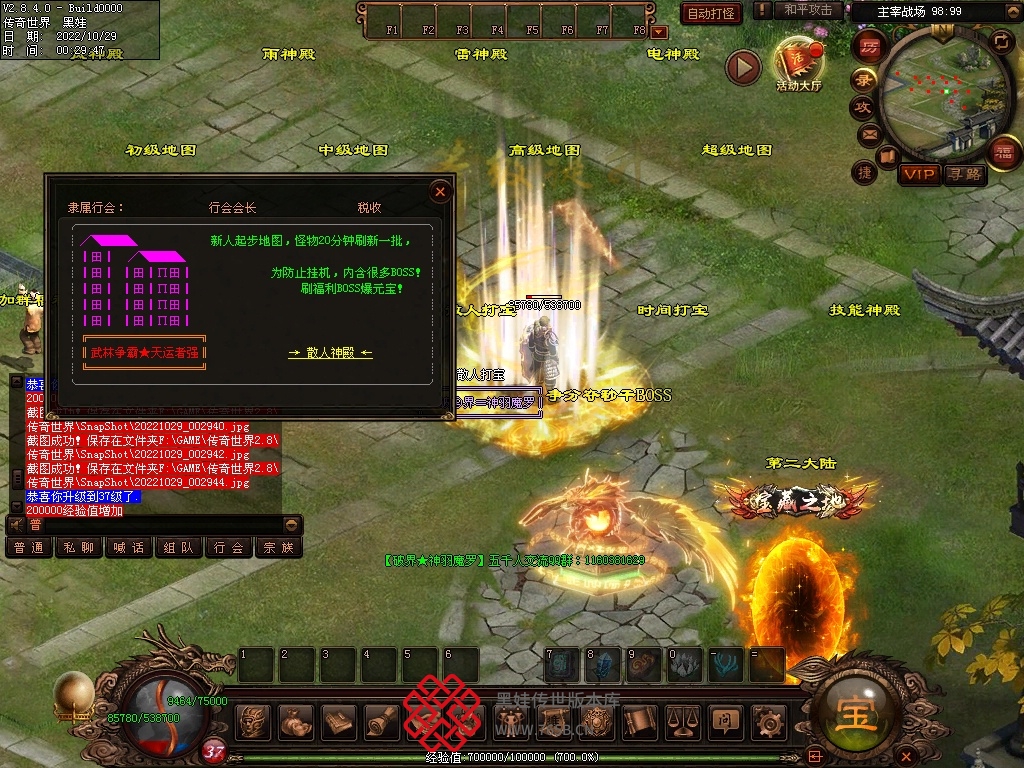This screenshot has width=1024, height=768.
Task: Click the red 福 welfare button
Action: click(x=1003, y=152)
